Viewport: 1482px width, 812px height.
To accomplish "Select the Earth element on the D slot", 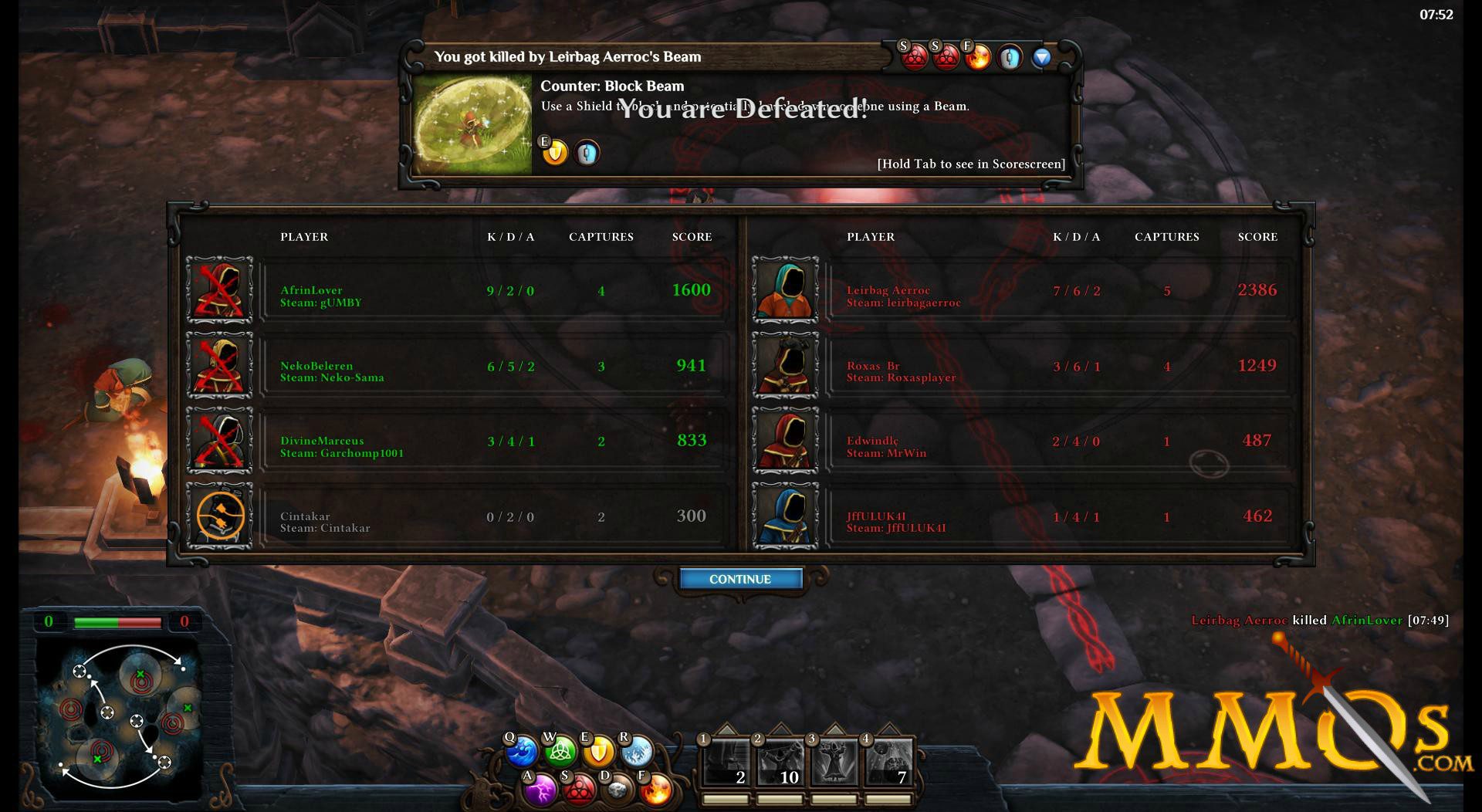I will (617, 791).
